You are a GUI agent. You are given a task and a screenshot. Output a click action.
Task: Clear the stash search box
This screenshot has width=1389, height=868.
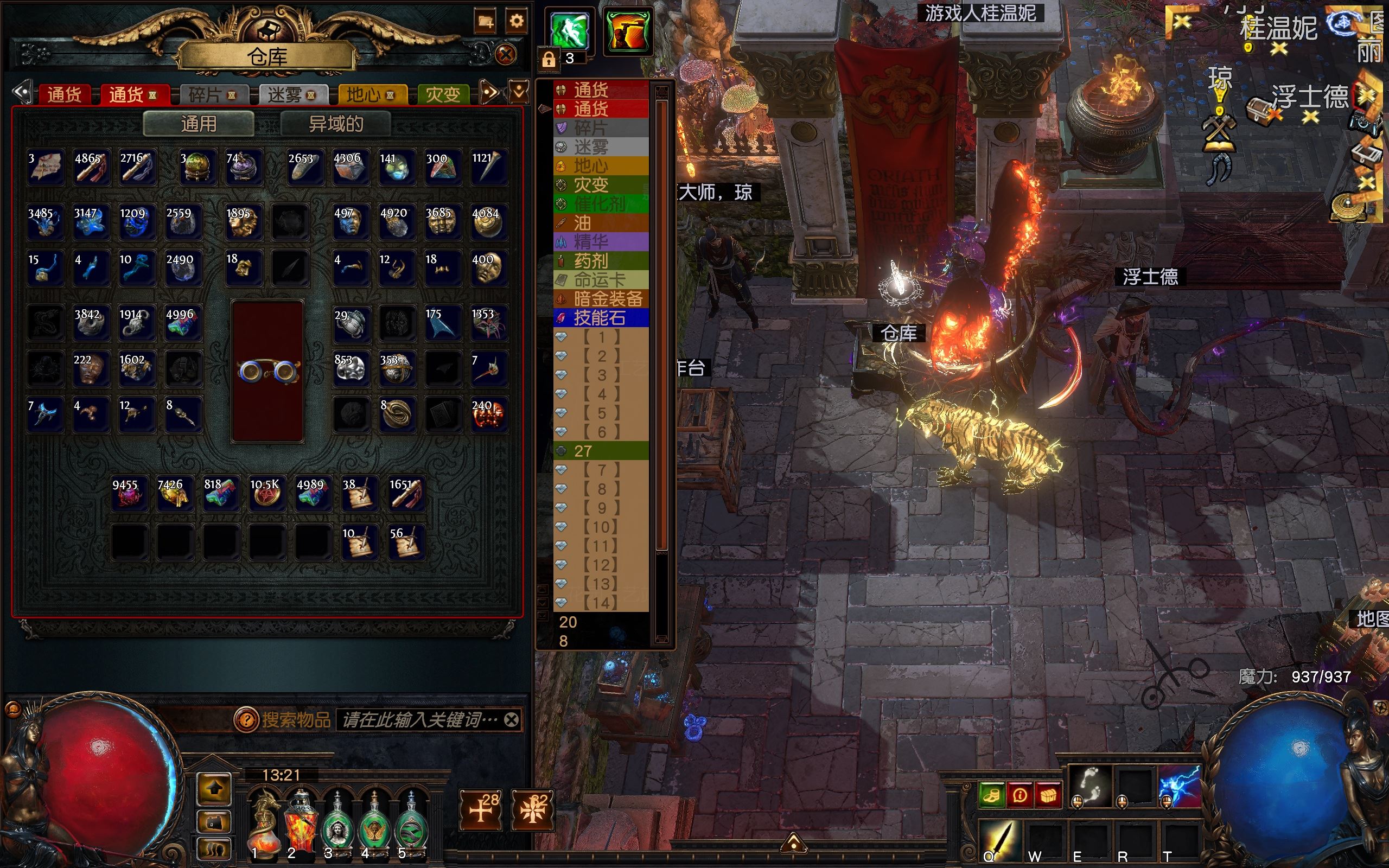(512, 720)
